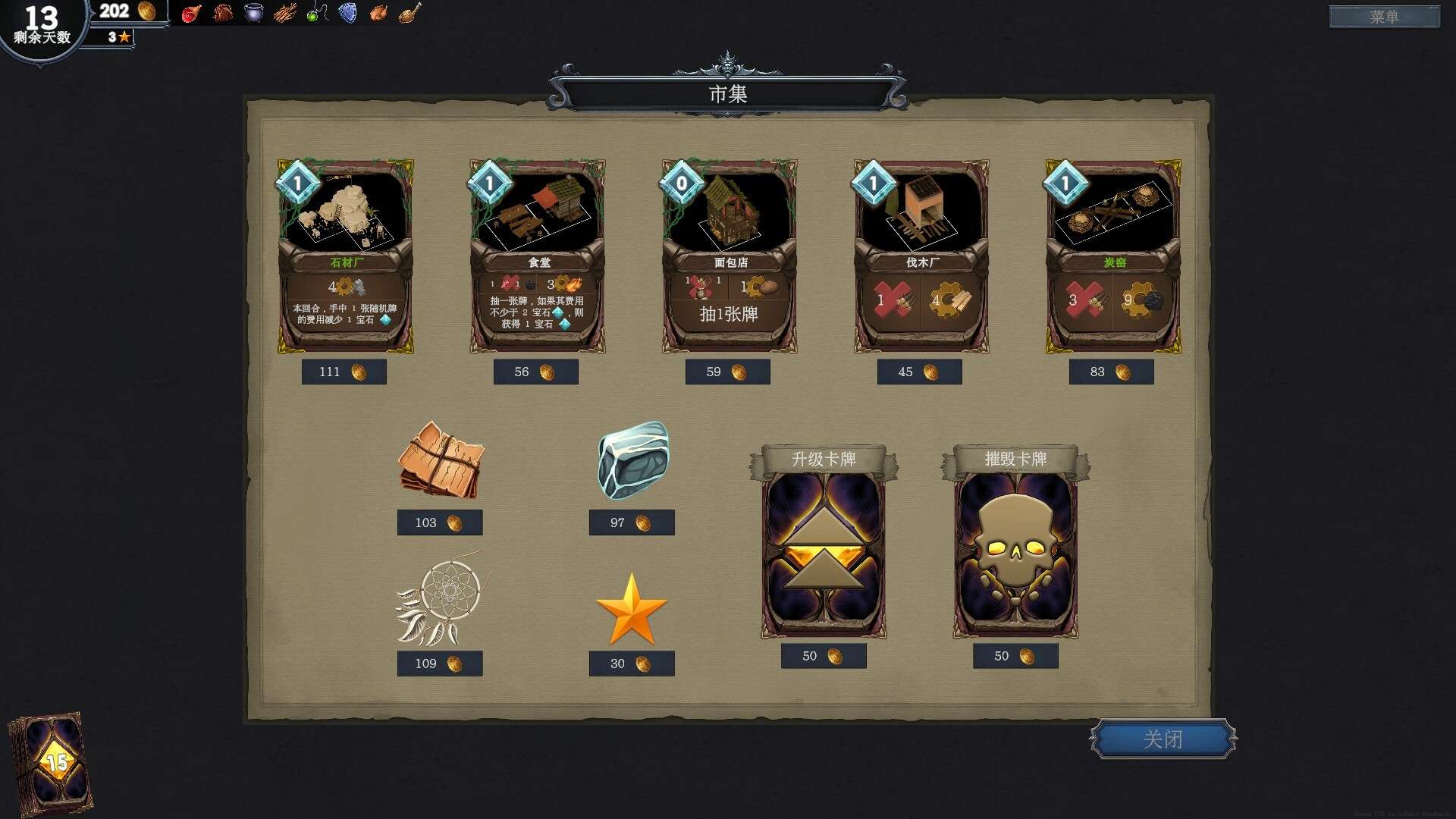Buy the 炭窑 card for 83 gold
The width and height of the screenshot is (1456, 819).
click(x=1111, y=372)
